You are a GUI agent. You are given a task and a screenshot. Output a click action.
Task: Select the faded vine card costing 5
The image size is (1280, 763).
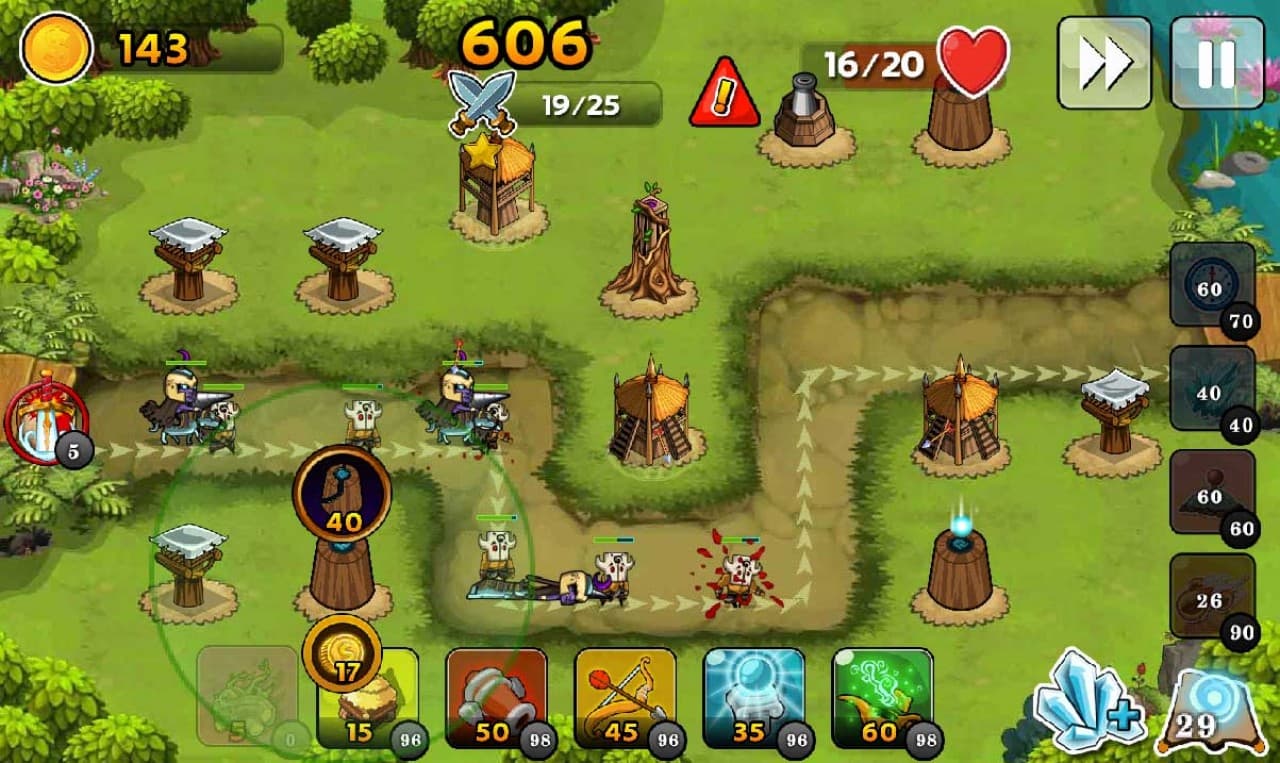(x=246, y=696)
